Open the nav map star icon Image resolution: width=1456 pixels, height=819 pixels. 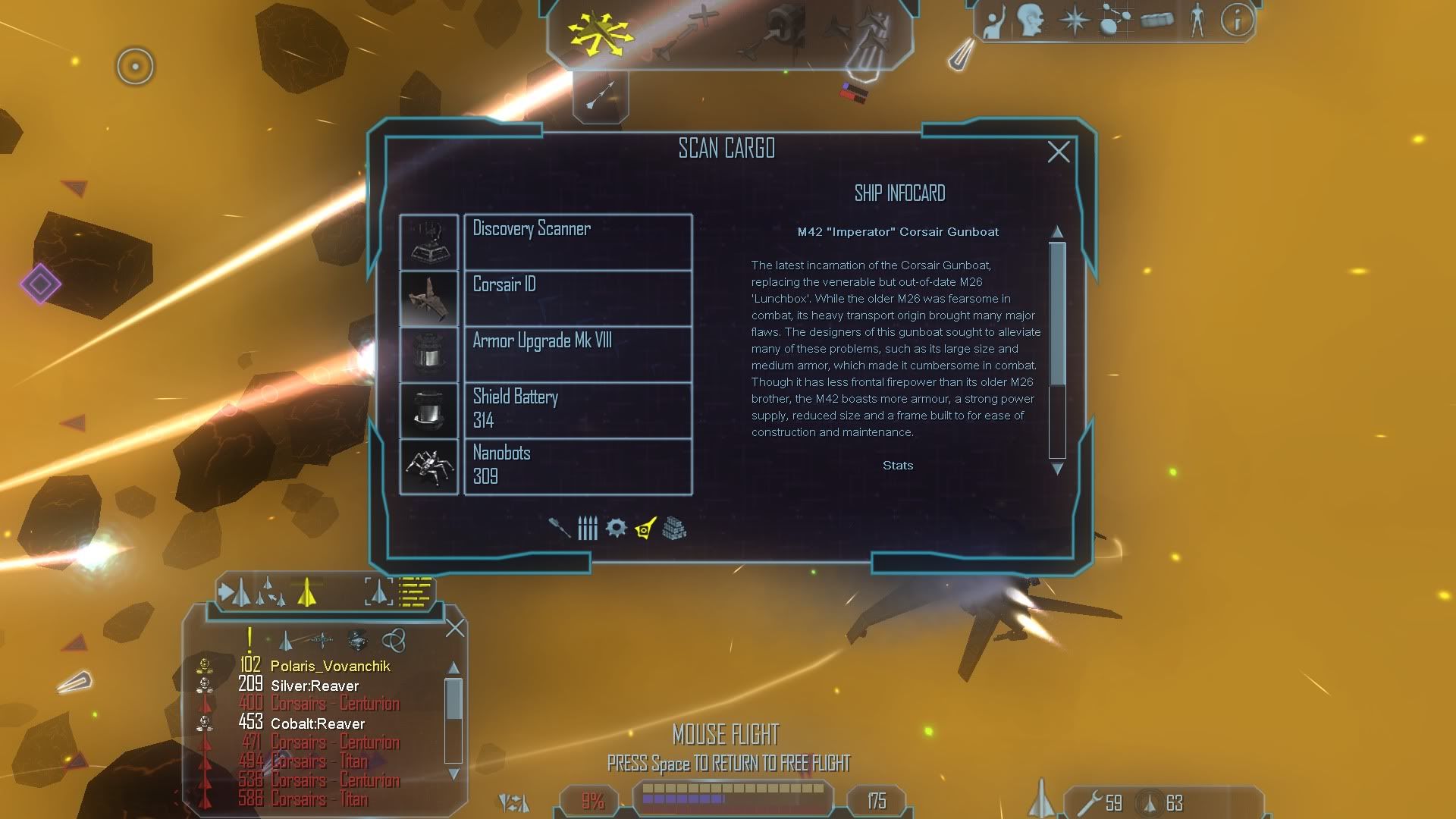click(1074, 20)
